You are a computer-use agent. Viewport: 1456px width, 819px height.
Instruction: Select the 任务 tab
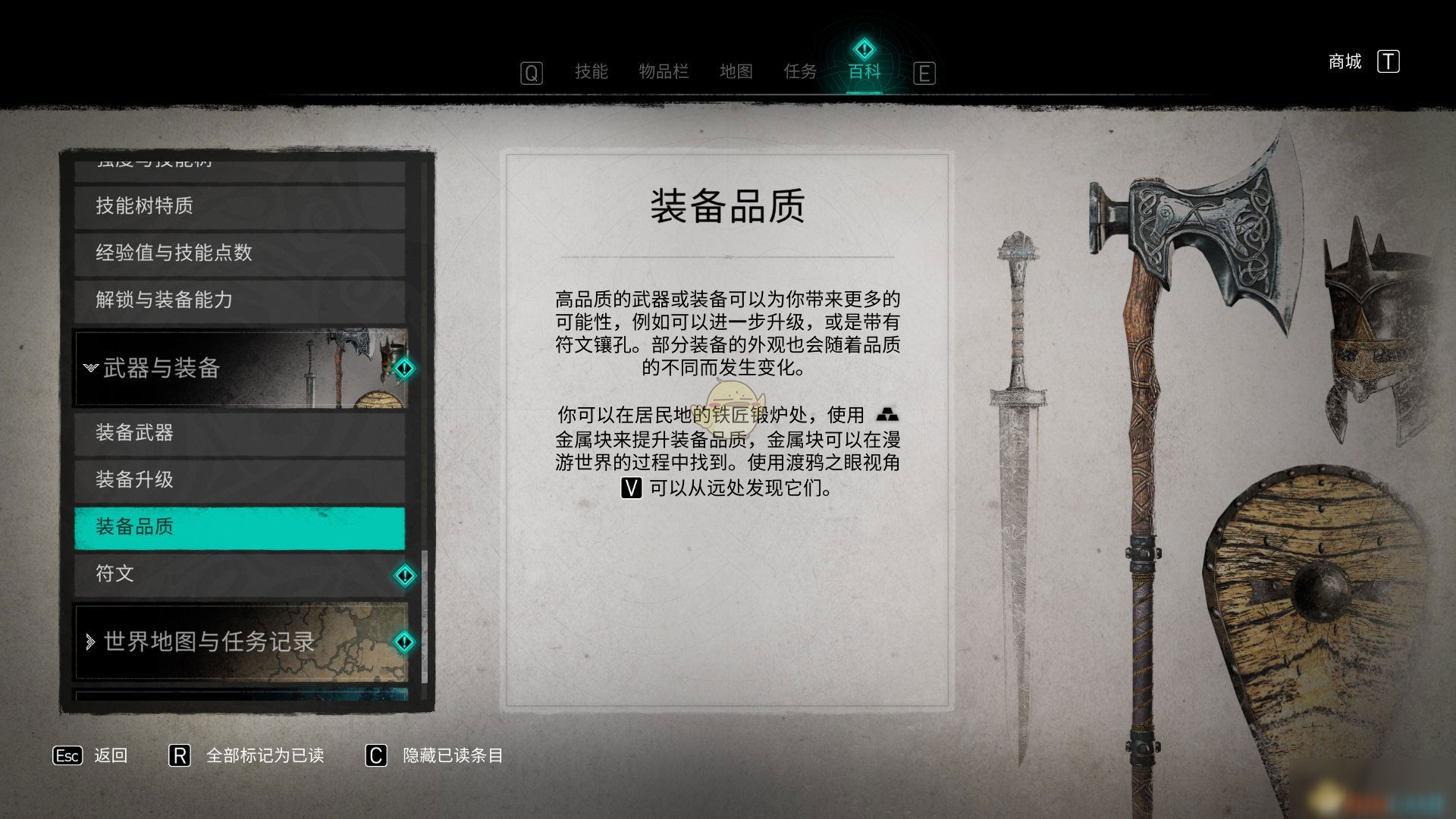pyautogui.click(x=800, y=72)
